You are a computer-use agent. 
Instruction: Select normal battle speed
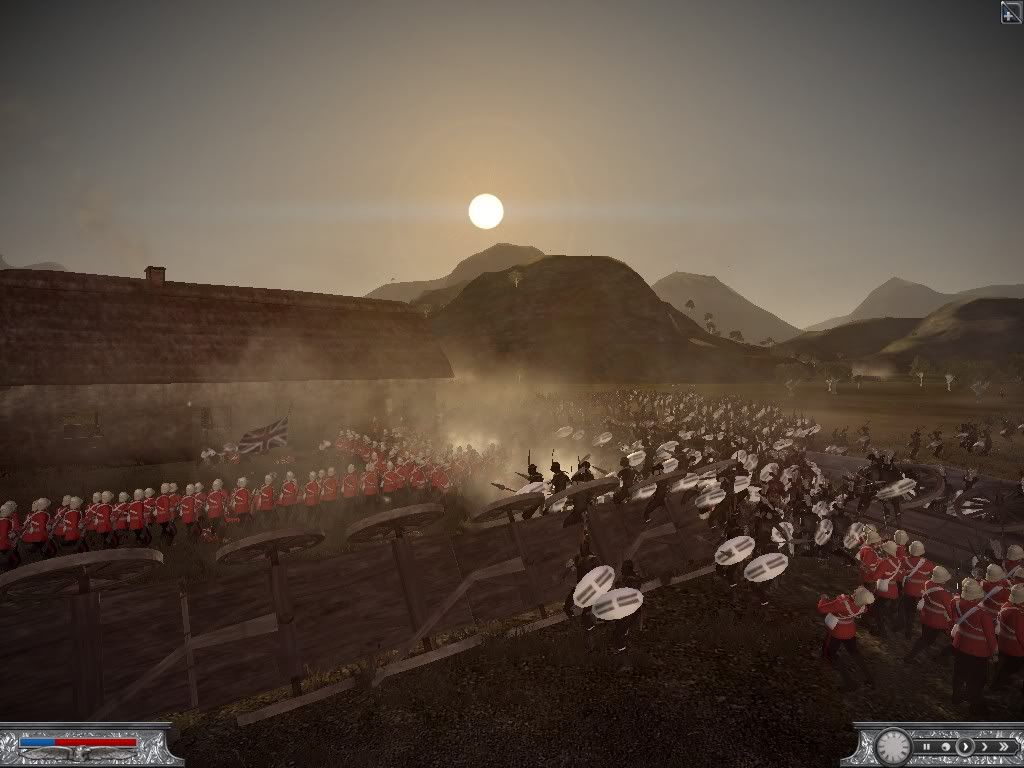click(964, 746)
